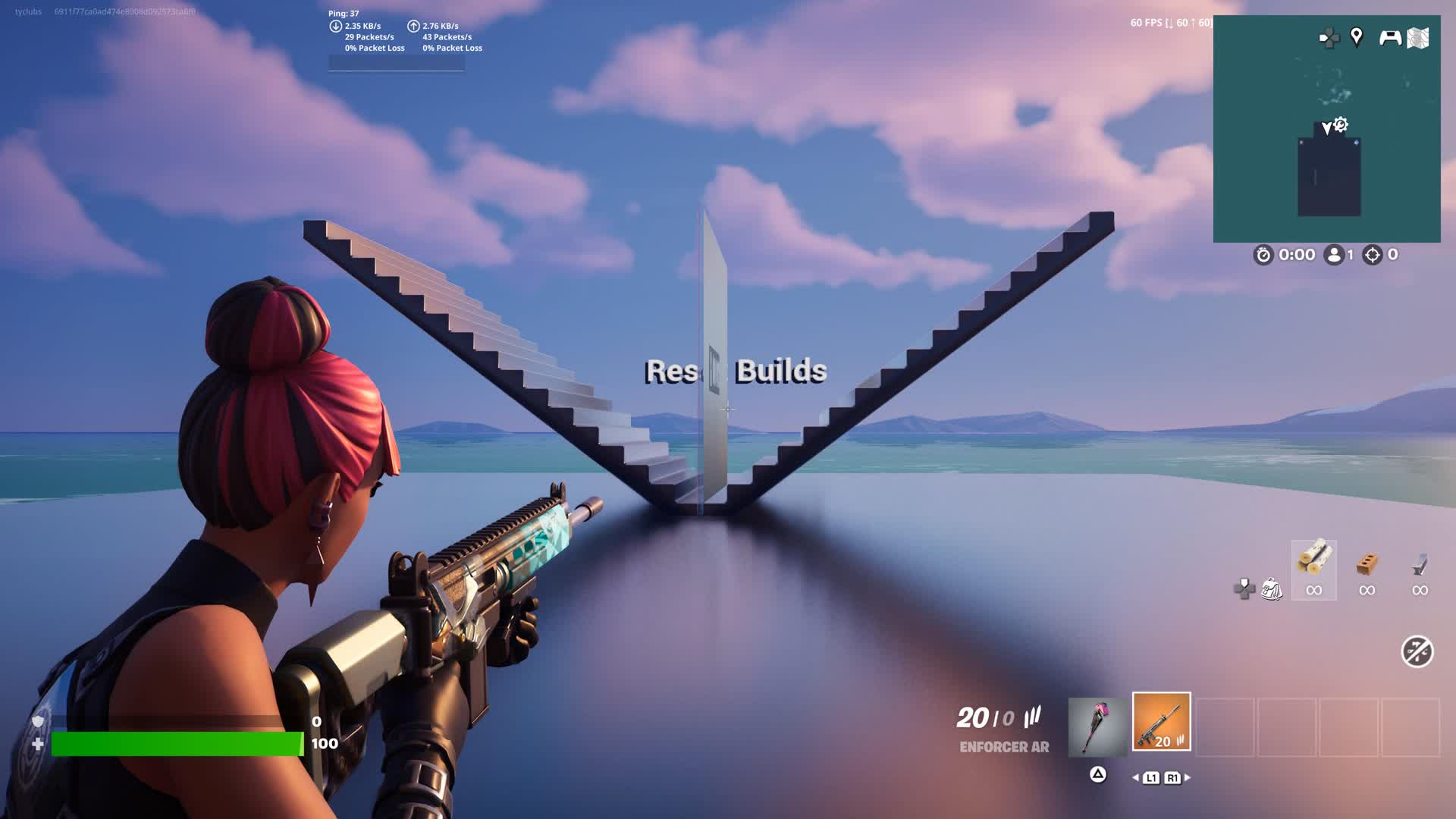Viewport: 1456px width, 819px height.
Task: Click the crosshair eliminations icon below the minimap
Action: point(1373,255)
